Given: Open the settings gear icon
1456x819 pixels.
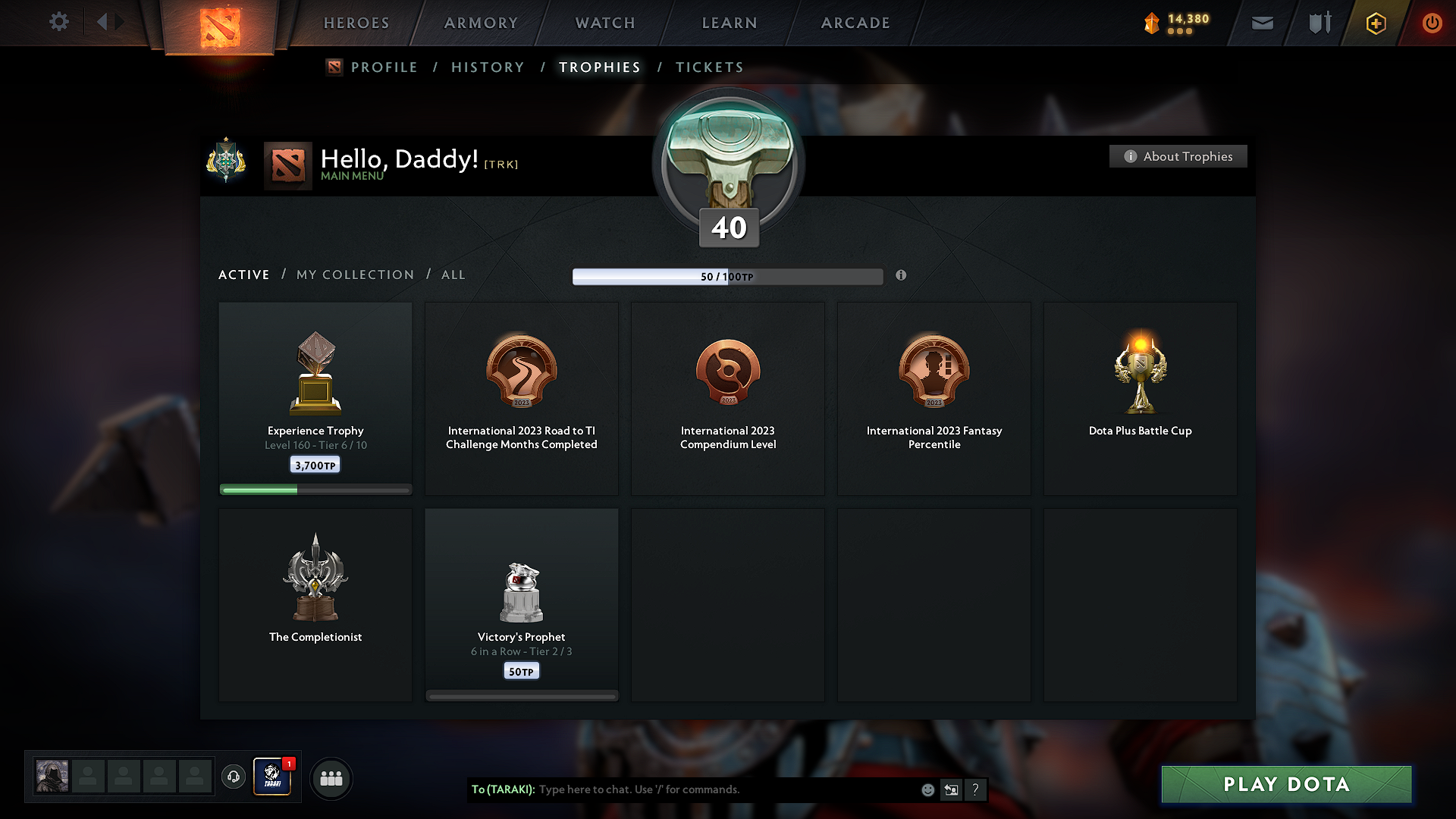Looking at the screenshot, I should click(58, 22).
